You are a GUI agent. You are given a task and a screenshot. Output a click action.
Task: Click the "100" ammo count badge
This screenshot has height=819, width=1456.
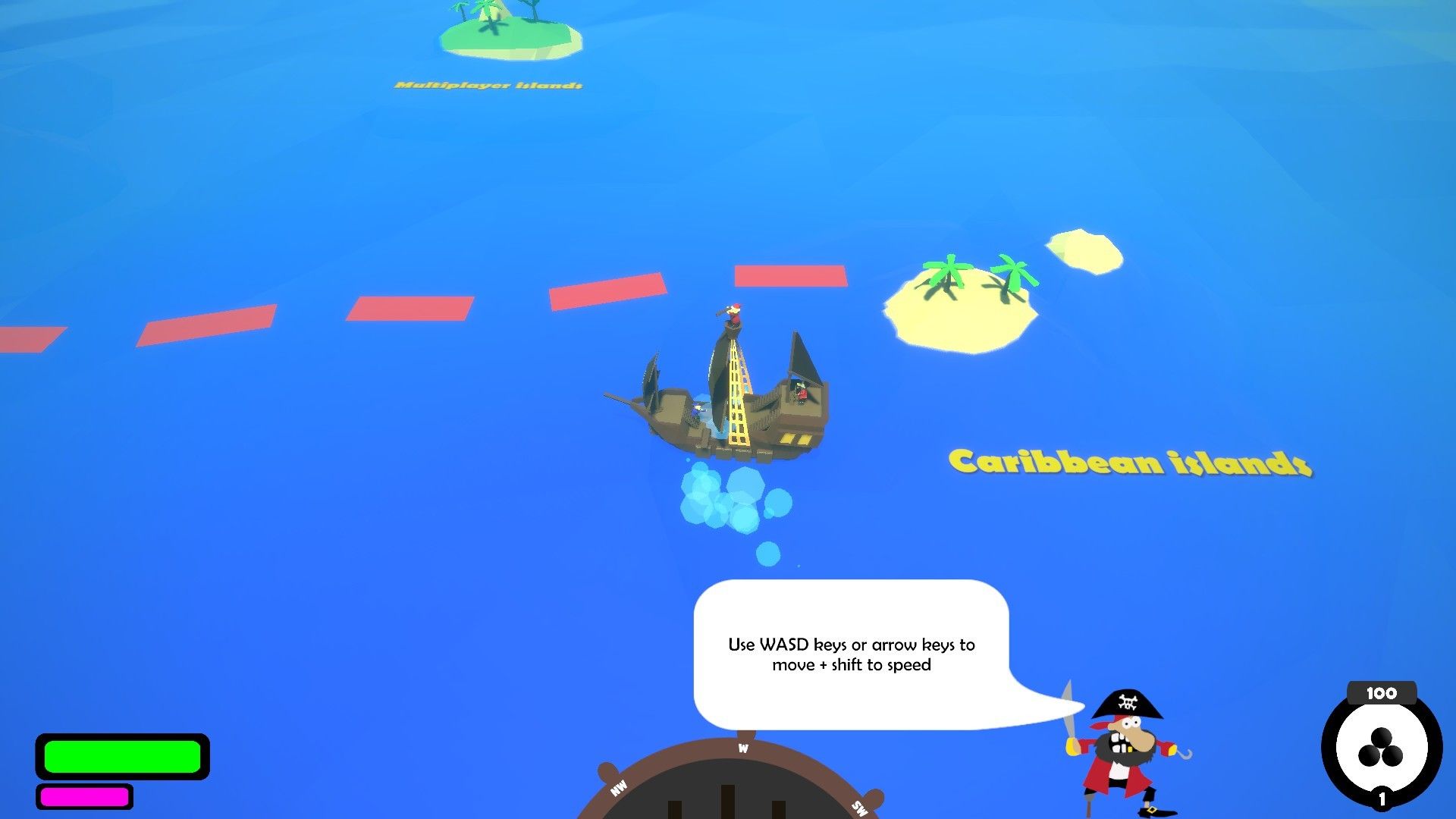(1382, 692)
